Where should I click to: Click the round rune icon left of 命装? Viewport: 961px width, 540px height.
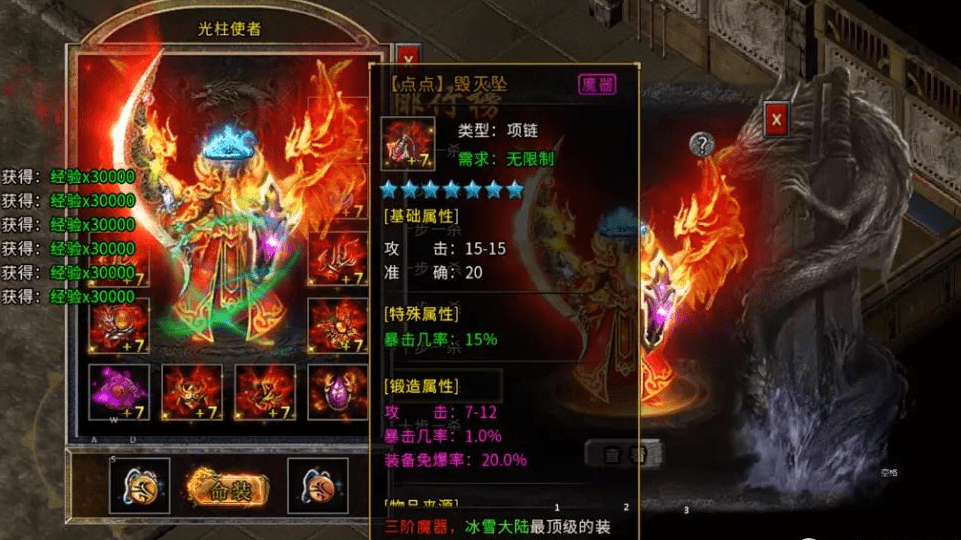point(139,487)
